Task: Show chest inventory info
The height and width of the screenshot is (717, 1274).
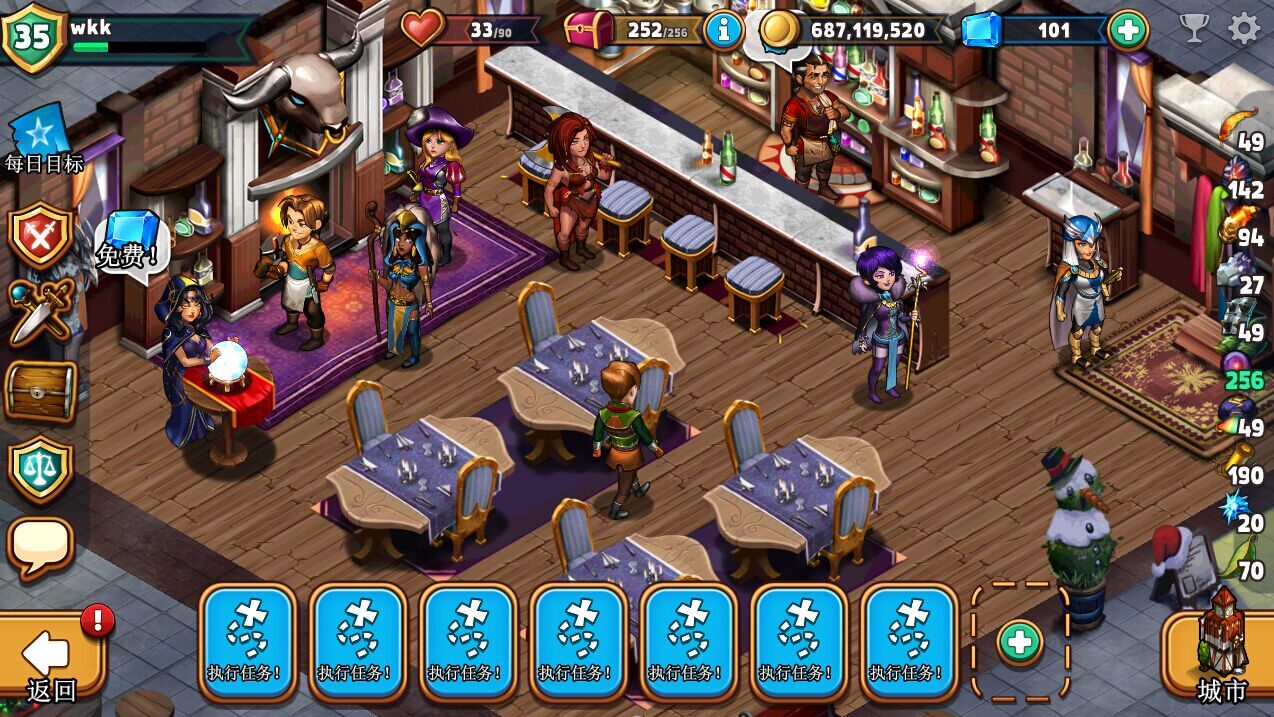Action: tap(723, 30)
